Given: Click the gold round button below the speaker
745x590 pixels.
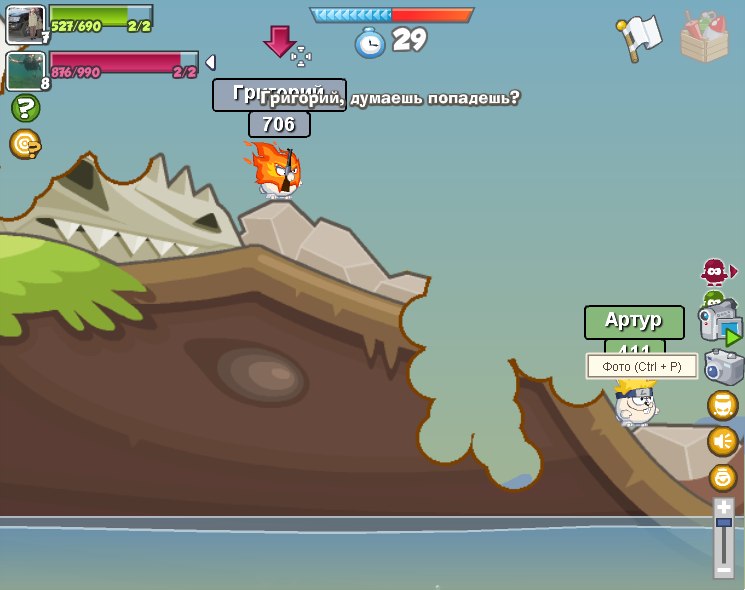Looking at the screenshot, I should point(723,477).
